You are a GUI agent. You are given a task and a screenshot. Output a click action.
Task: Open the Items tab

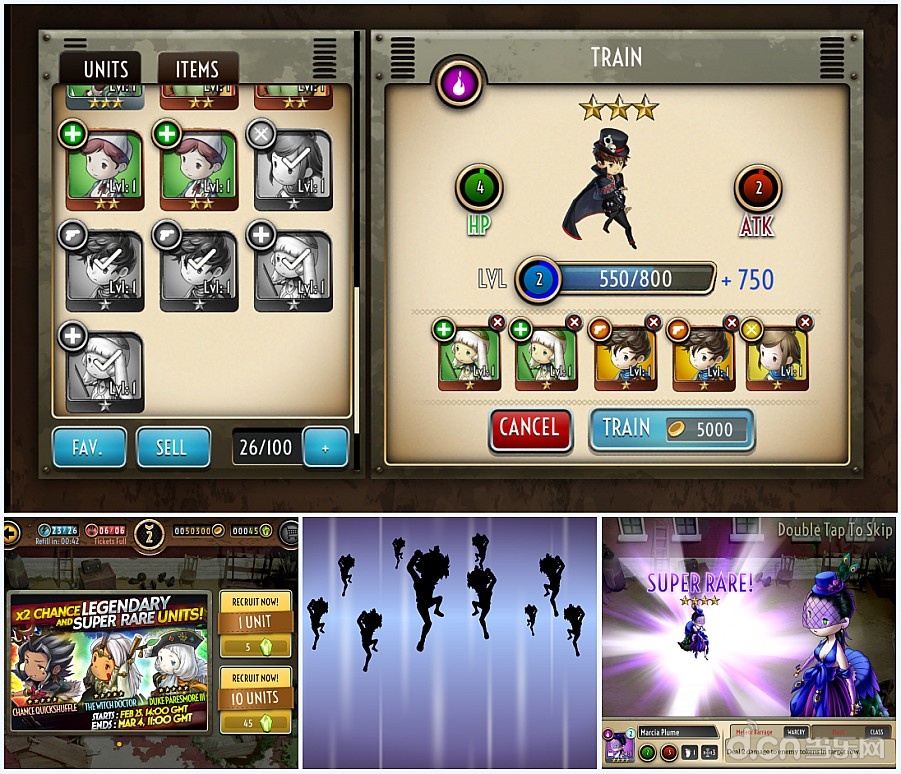(197, 69)
